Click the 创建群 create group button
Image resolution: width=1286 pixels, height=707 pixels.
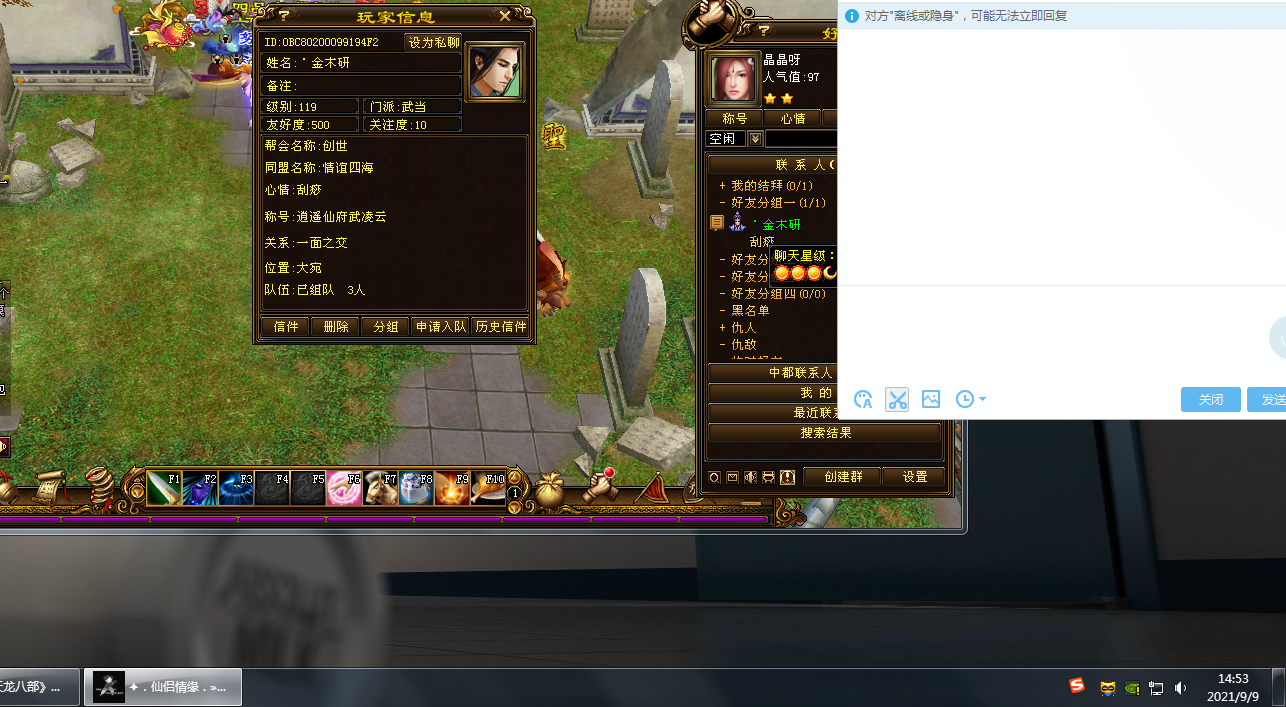pyautogui.click(x=843, y=477)
